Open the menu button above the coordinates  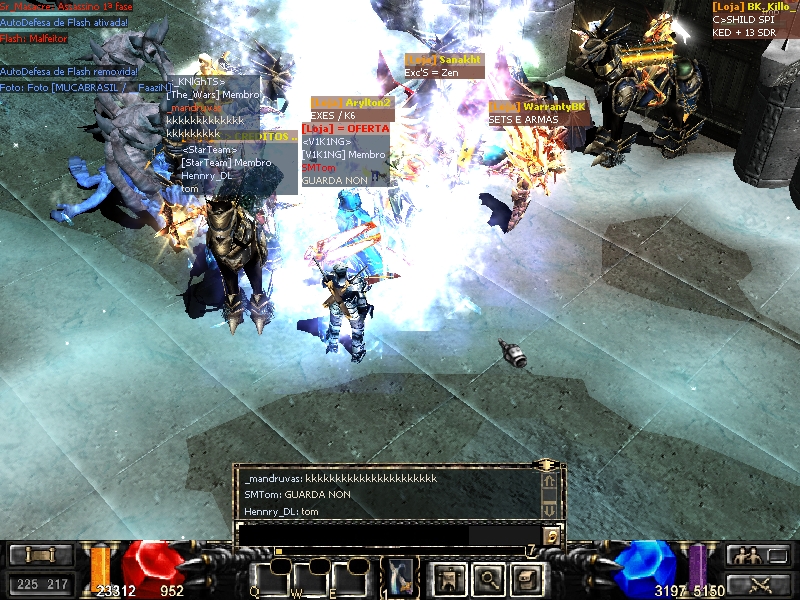(41, 556)
